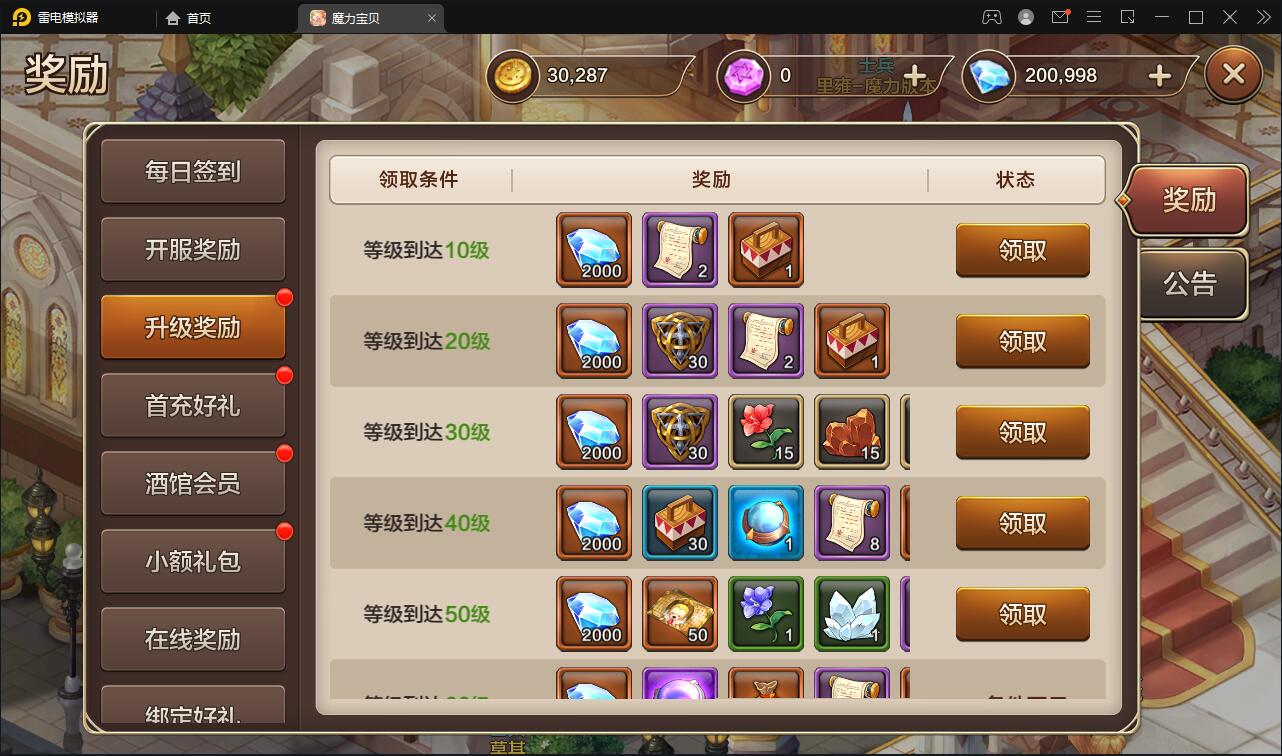1282x756 pixels.
Task: Click the gold coin currency icon
Action: [512, 75]
